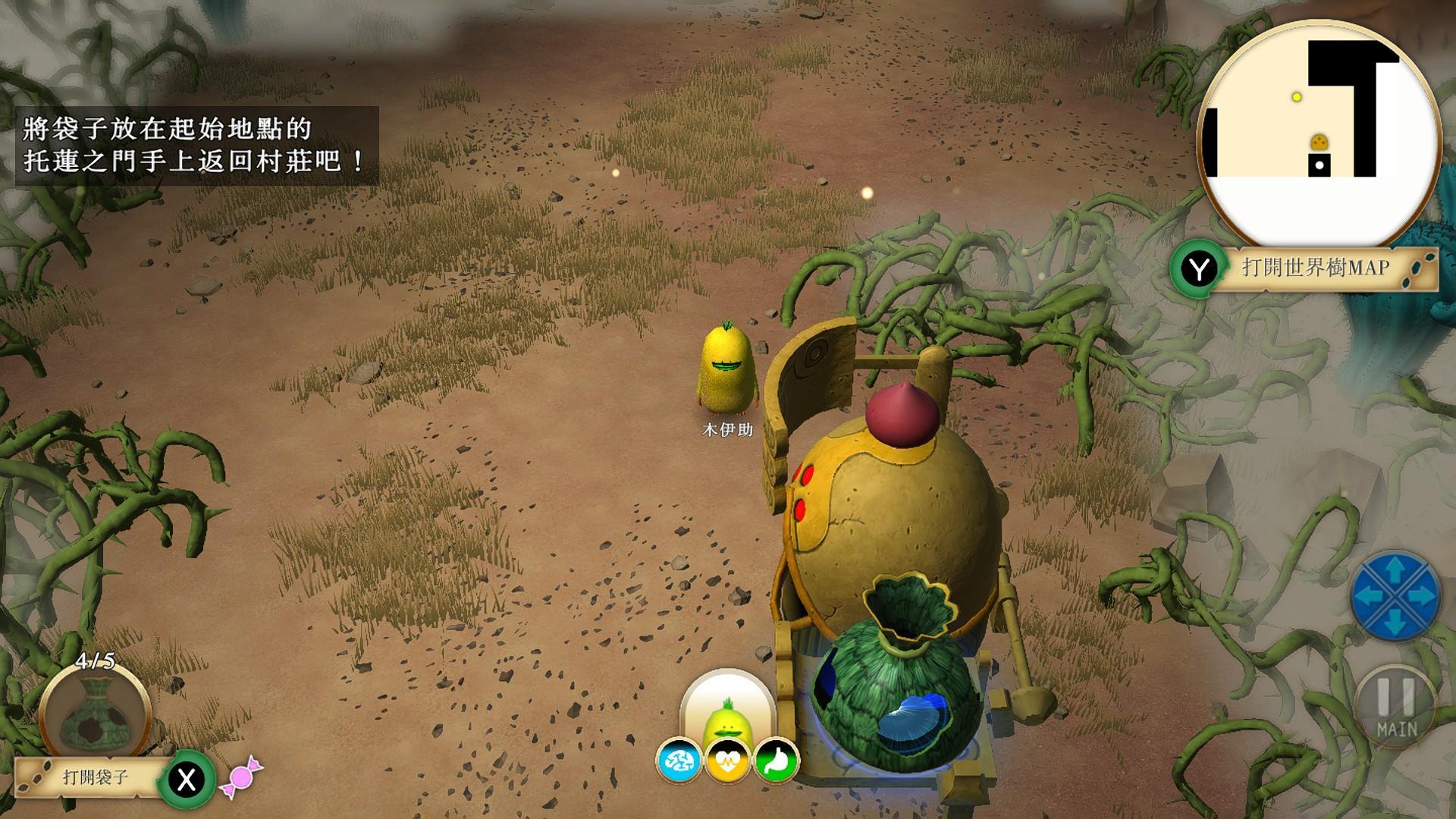
Task: Select the yellow character portrait
Action: 727,709
